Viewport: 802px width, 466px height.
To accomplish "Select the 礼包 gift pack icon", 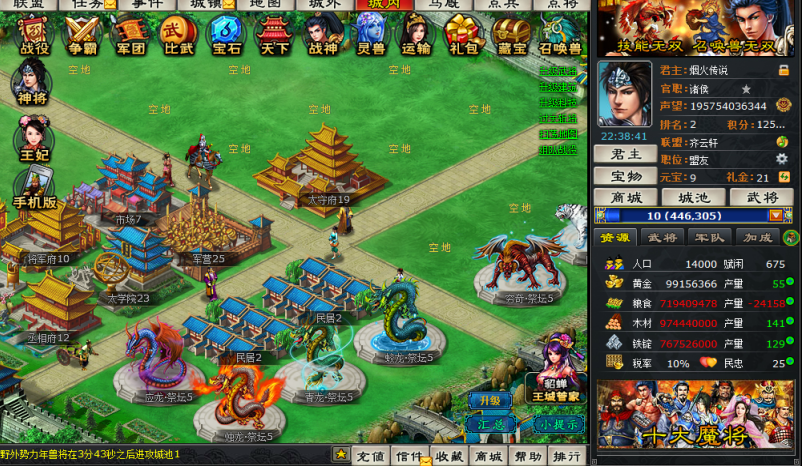I will 463,35.
